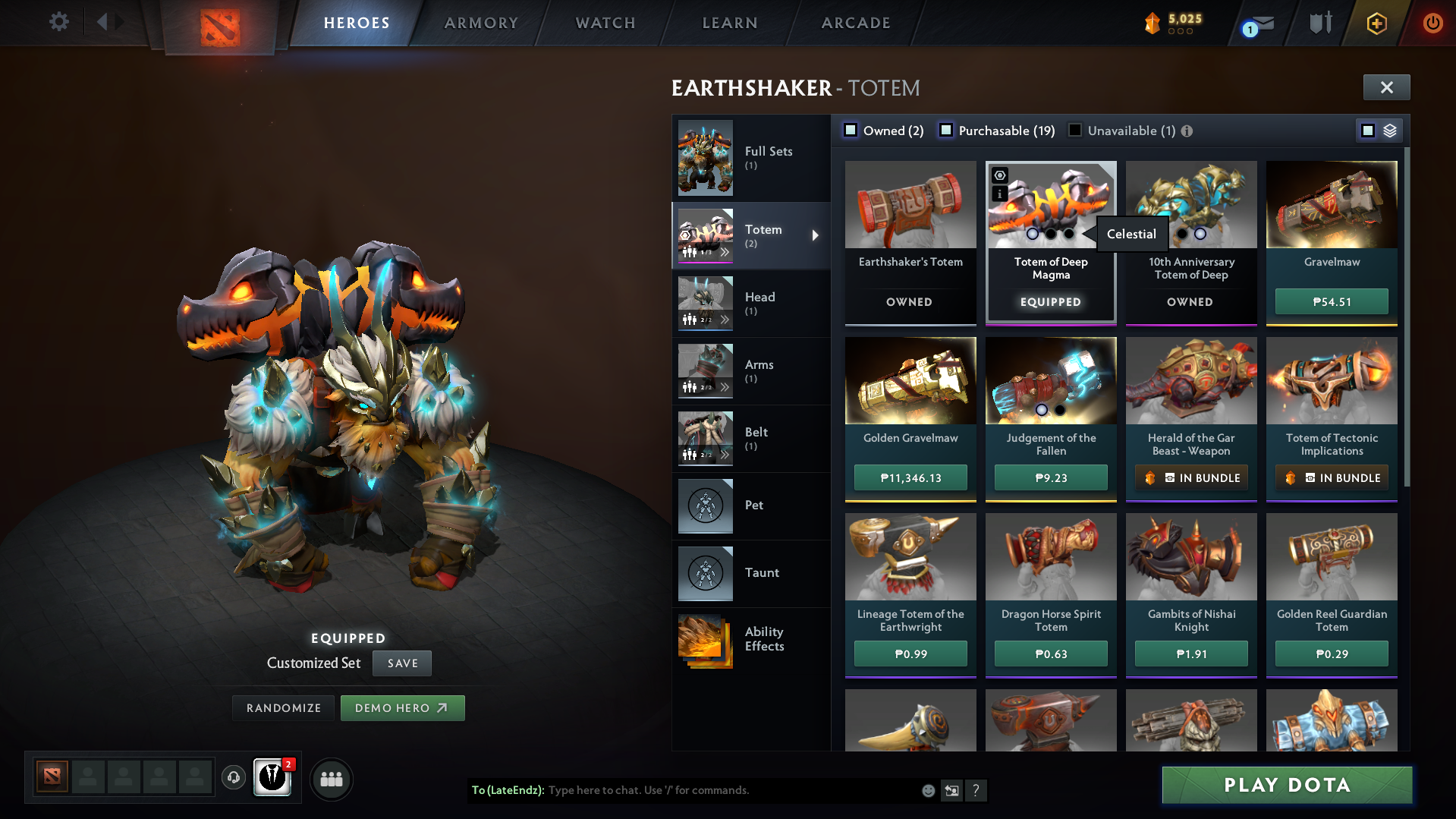The height and width of the screenshot is (819, 1456).
Task: Open the party finder people icon
Action: tap(331, 779)
